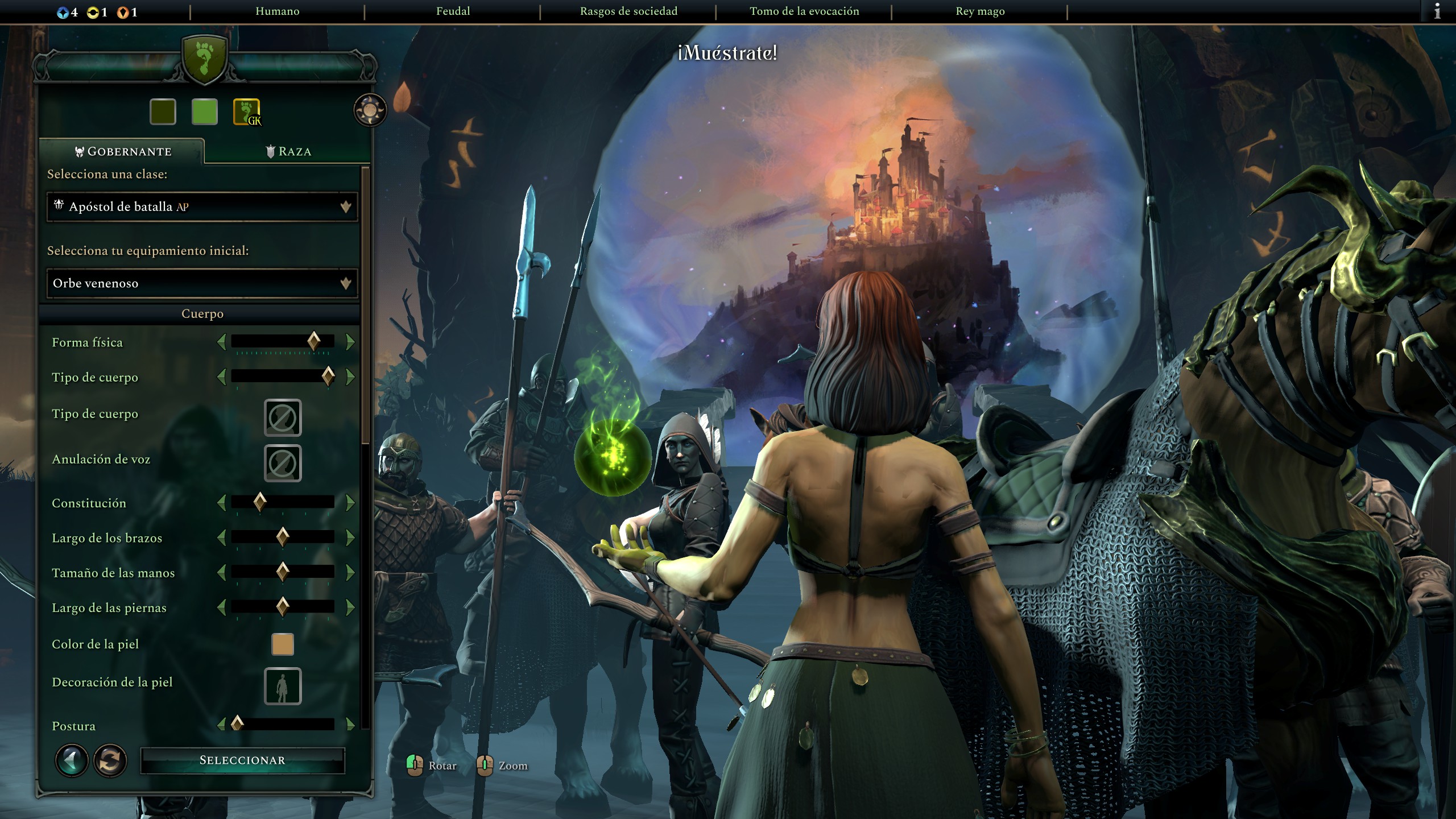
Task: Increase Forma física with the right arrow
Action: tap(350, 342)
